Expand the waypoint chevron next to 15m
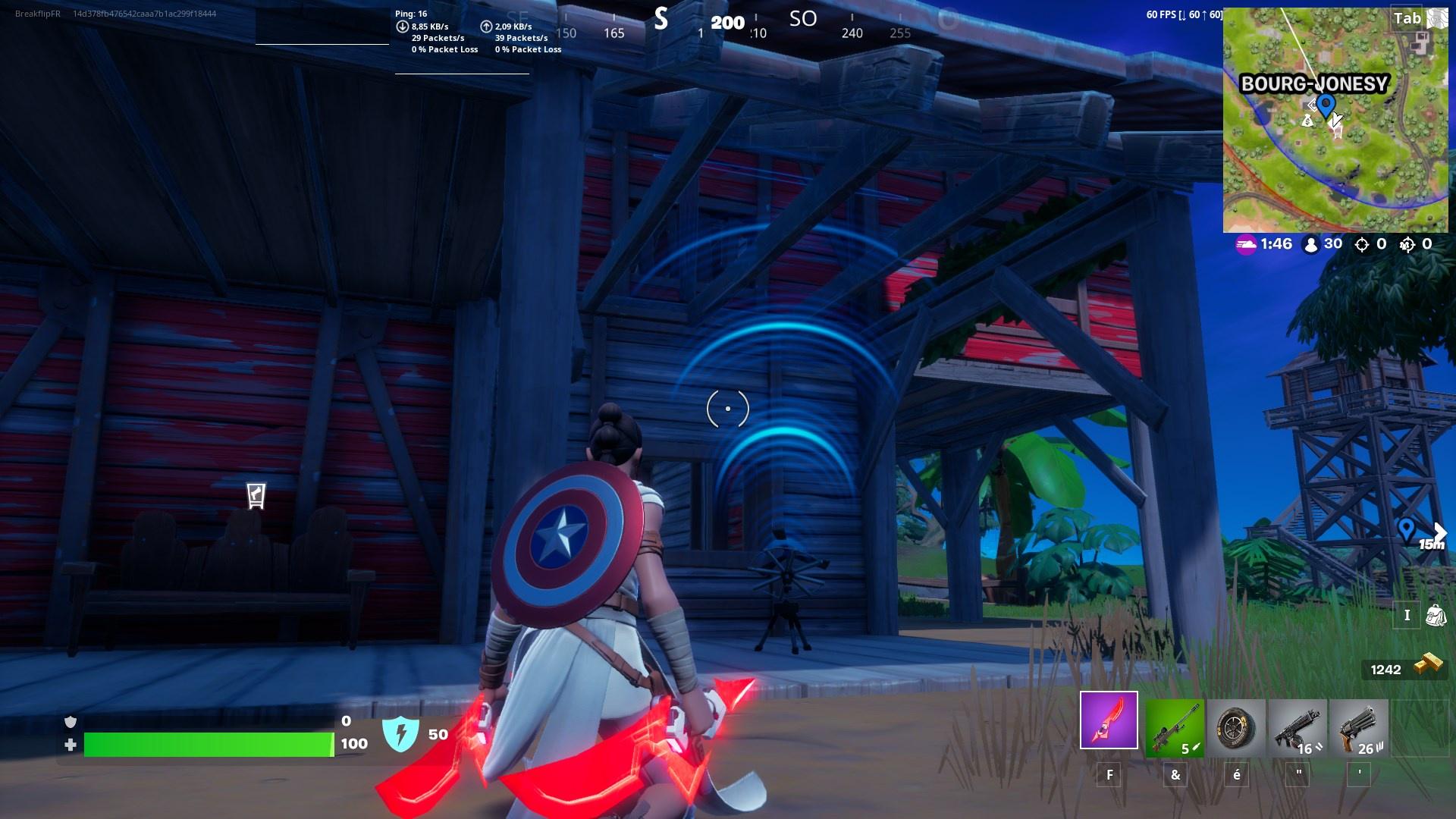 pyautogui.click(x=1439, y=532)
